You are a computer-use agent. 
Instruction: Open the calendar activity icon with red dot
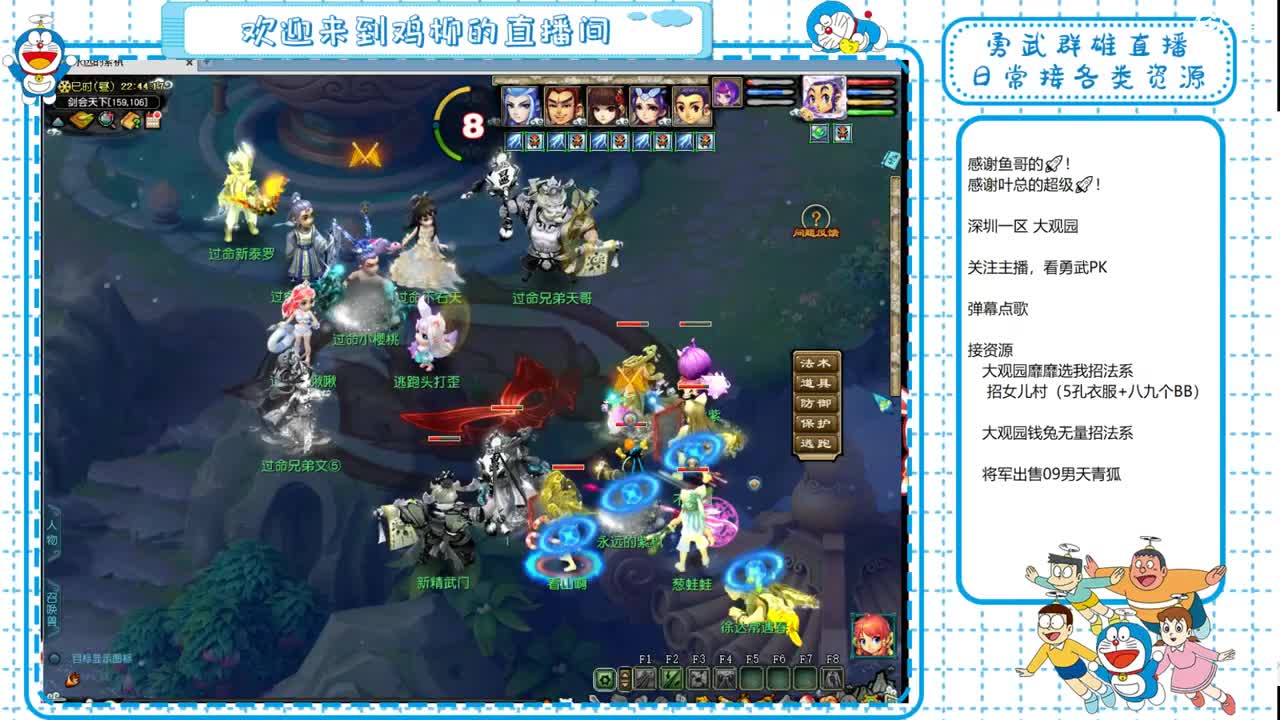(152, 119)
